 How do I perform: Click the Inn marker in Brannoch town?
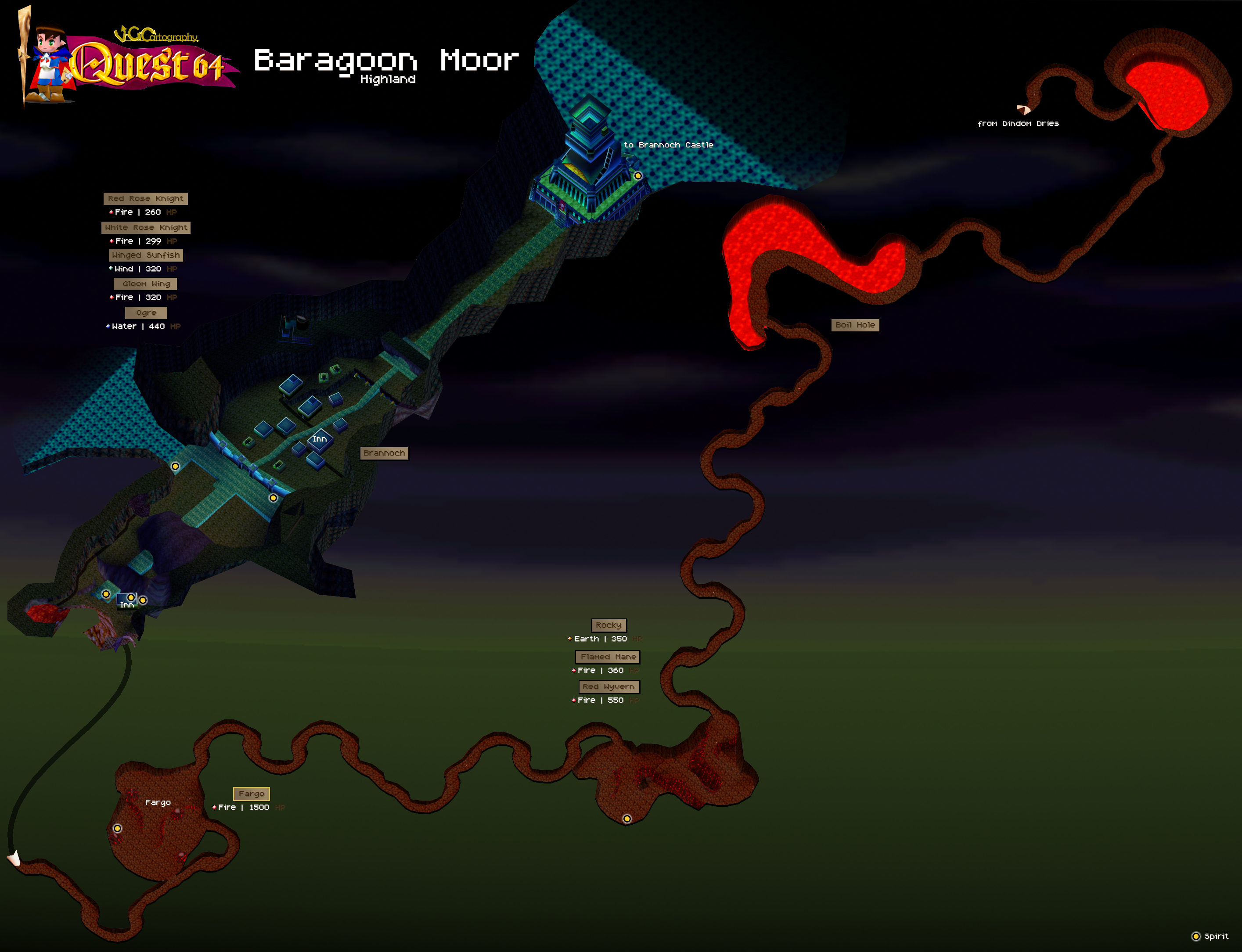pyautogui.click(x=320, y=439)
